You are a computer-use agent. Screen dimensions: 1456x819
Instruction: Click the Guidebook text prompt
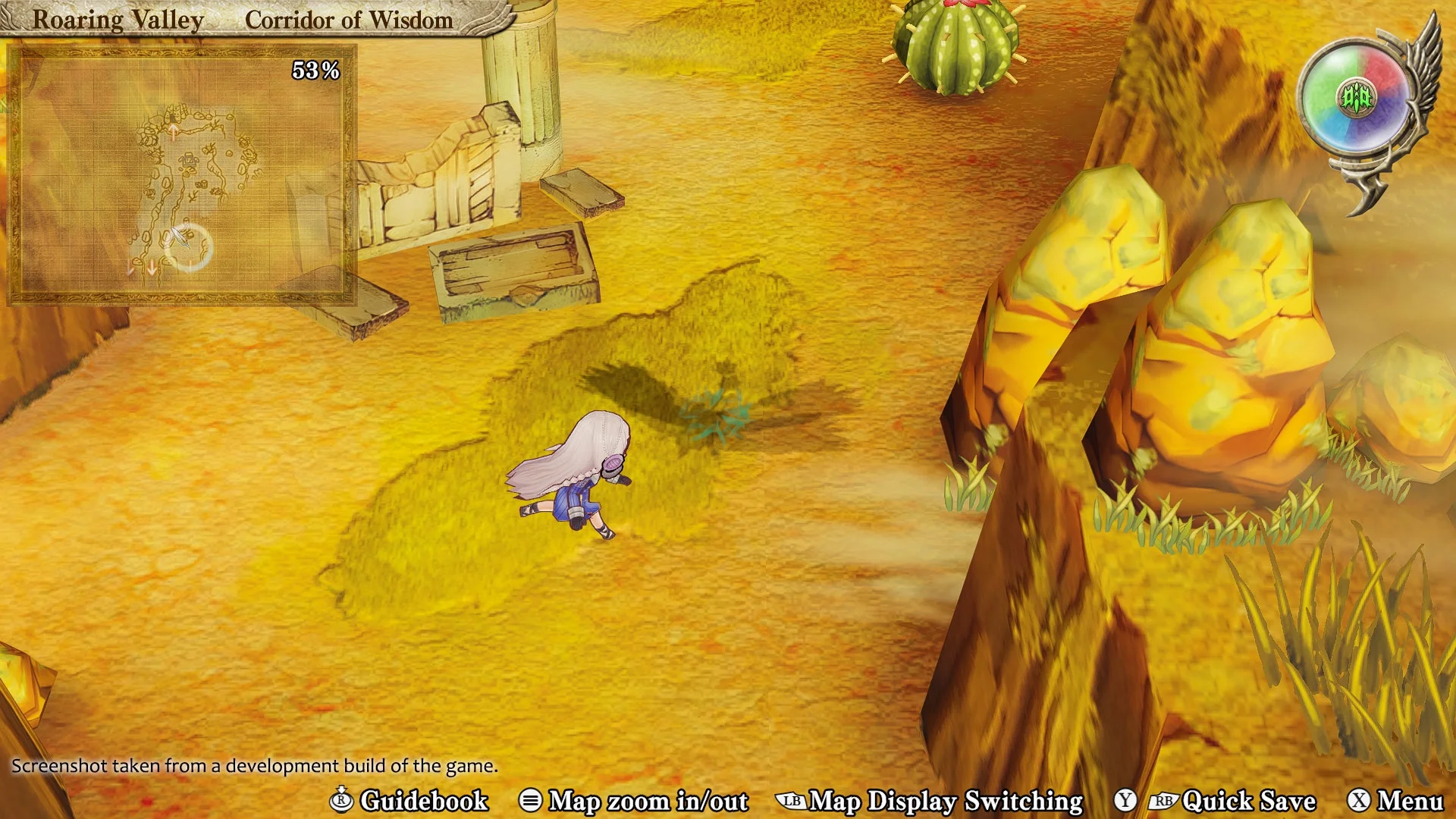(x=425, y=802)
